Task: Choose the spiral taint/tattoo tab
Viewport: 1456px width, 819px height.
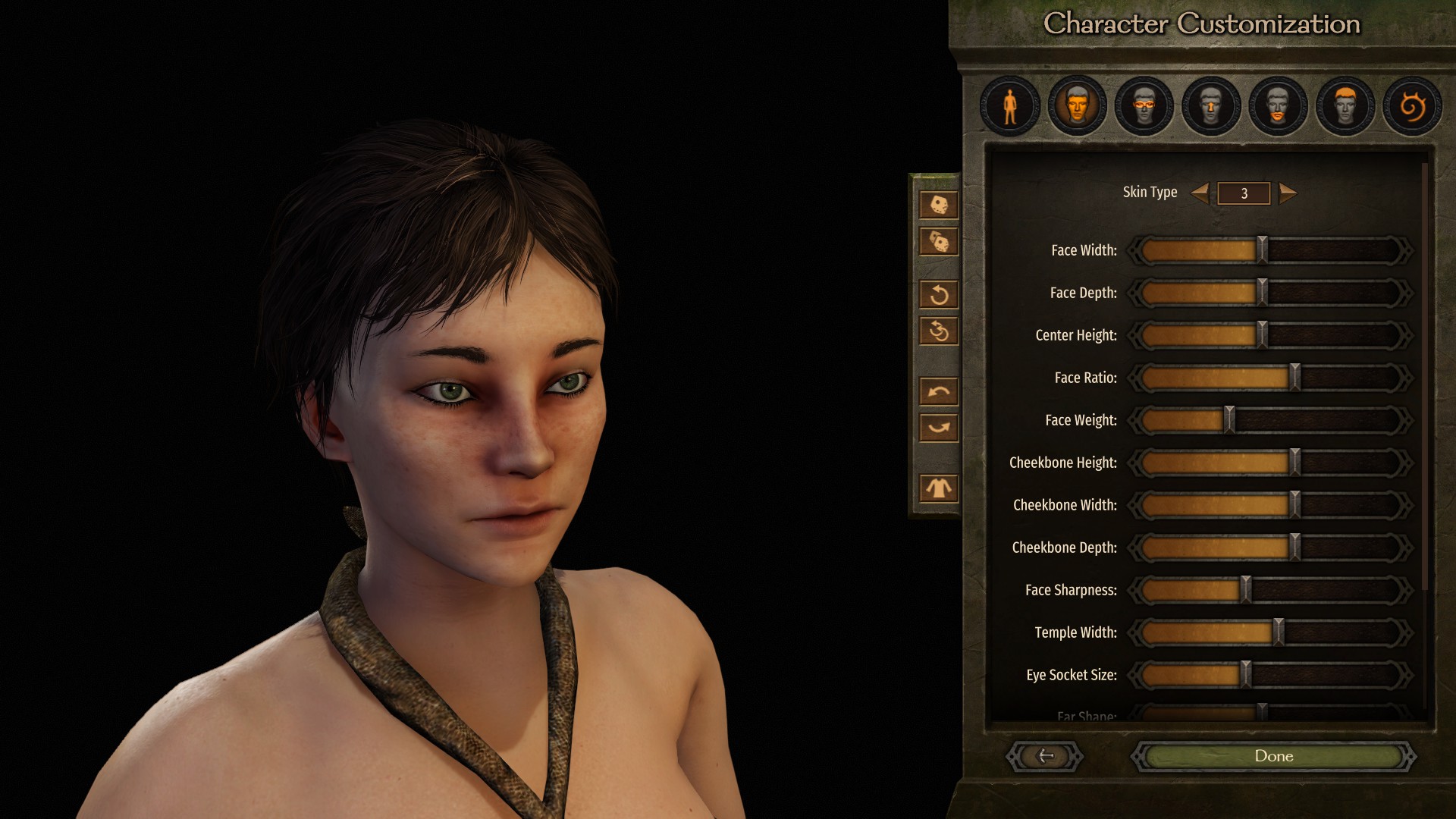Action: (1412, 106)
